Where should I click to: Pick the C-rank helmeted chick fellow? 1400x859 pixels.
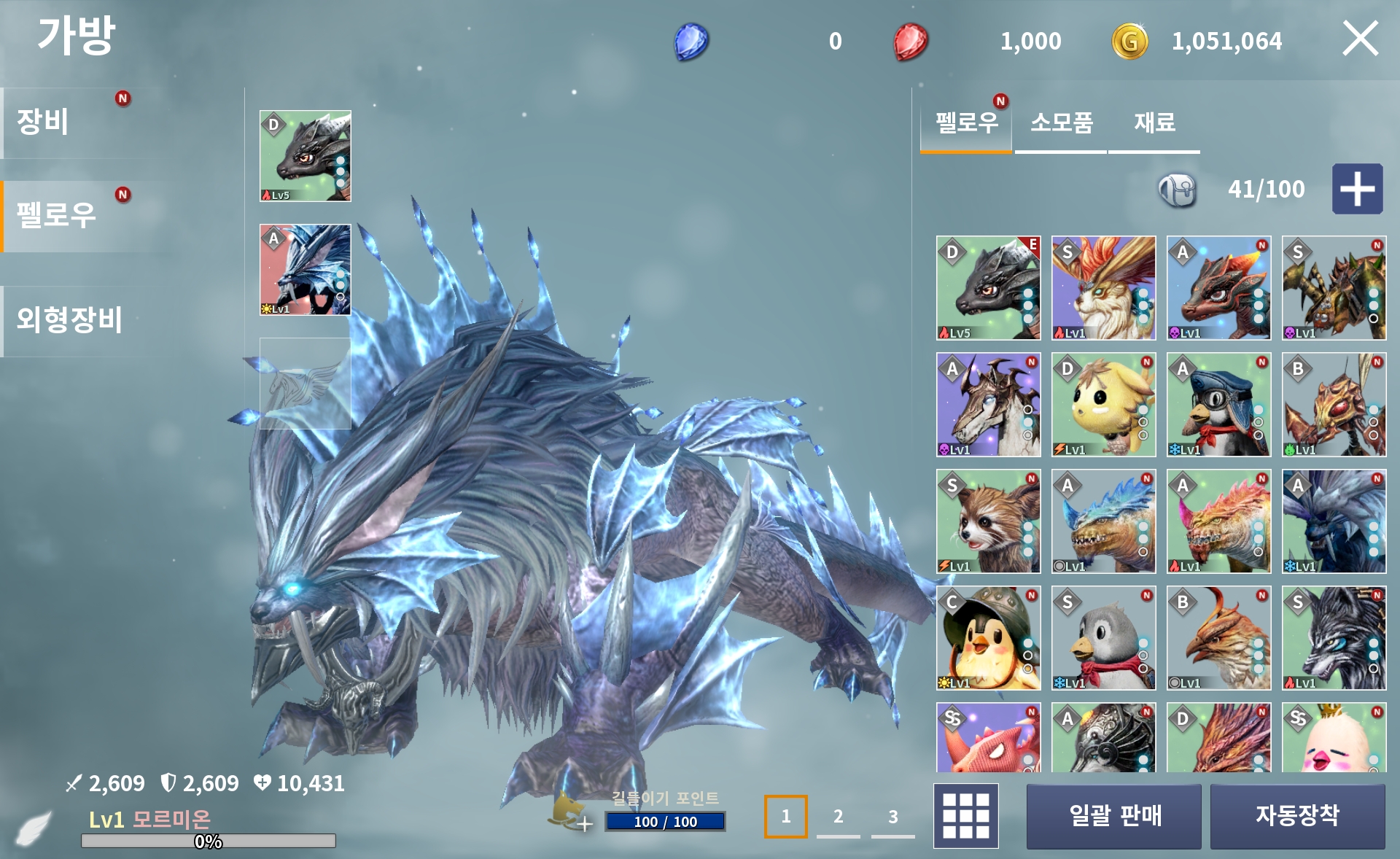coord(988,638)
